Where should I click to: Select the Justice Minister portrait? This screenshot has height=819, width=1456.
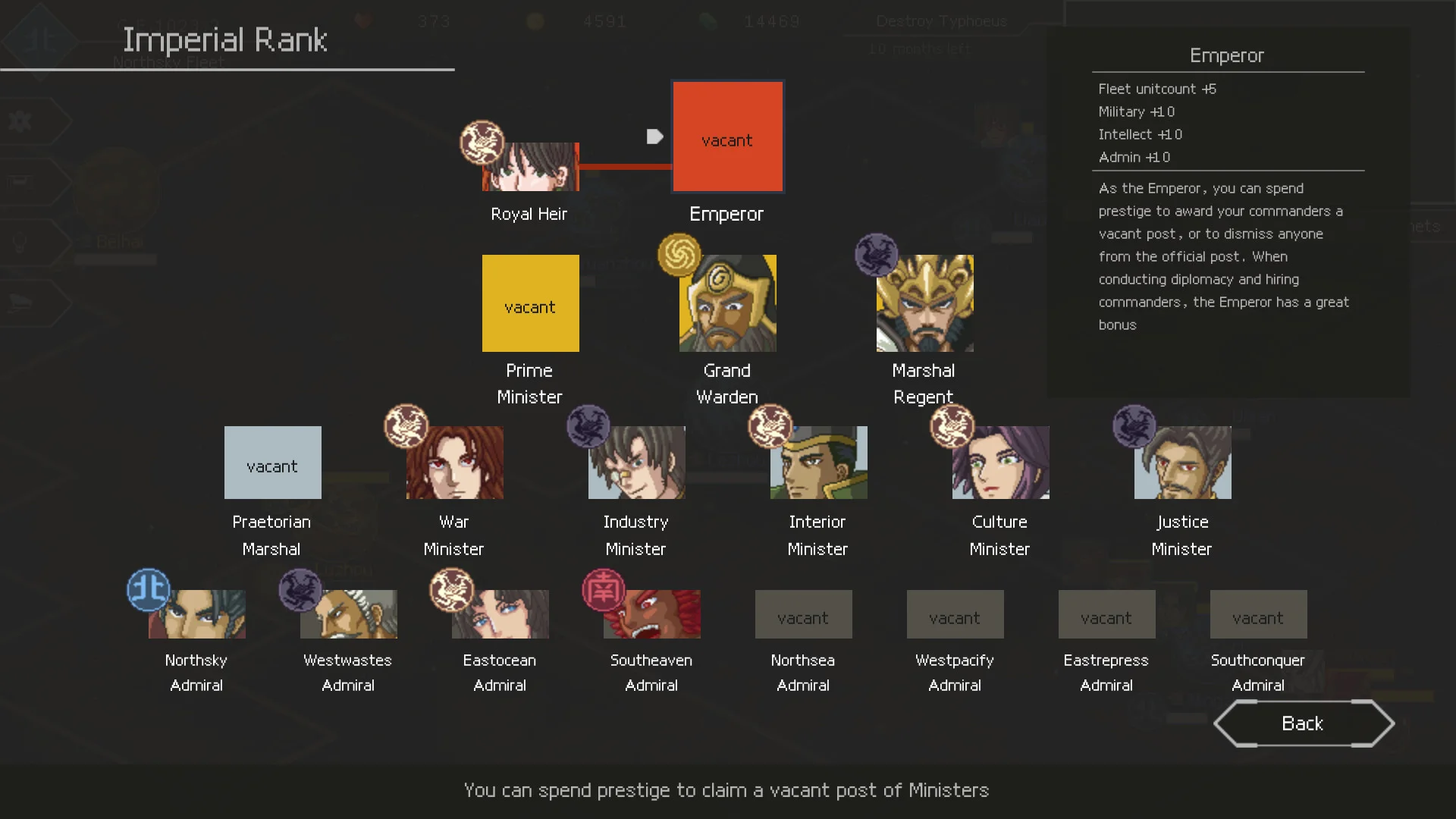[1182, 463]
